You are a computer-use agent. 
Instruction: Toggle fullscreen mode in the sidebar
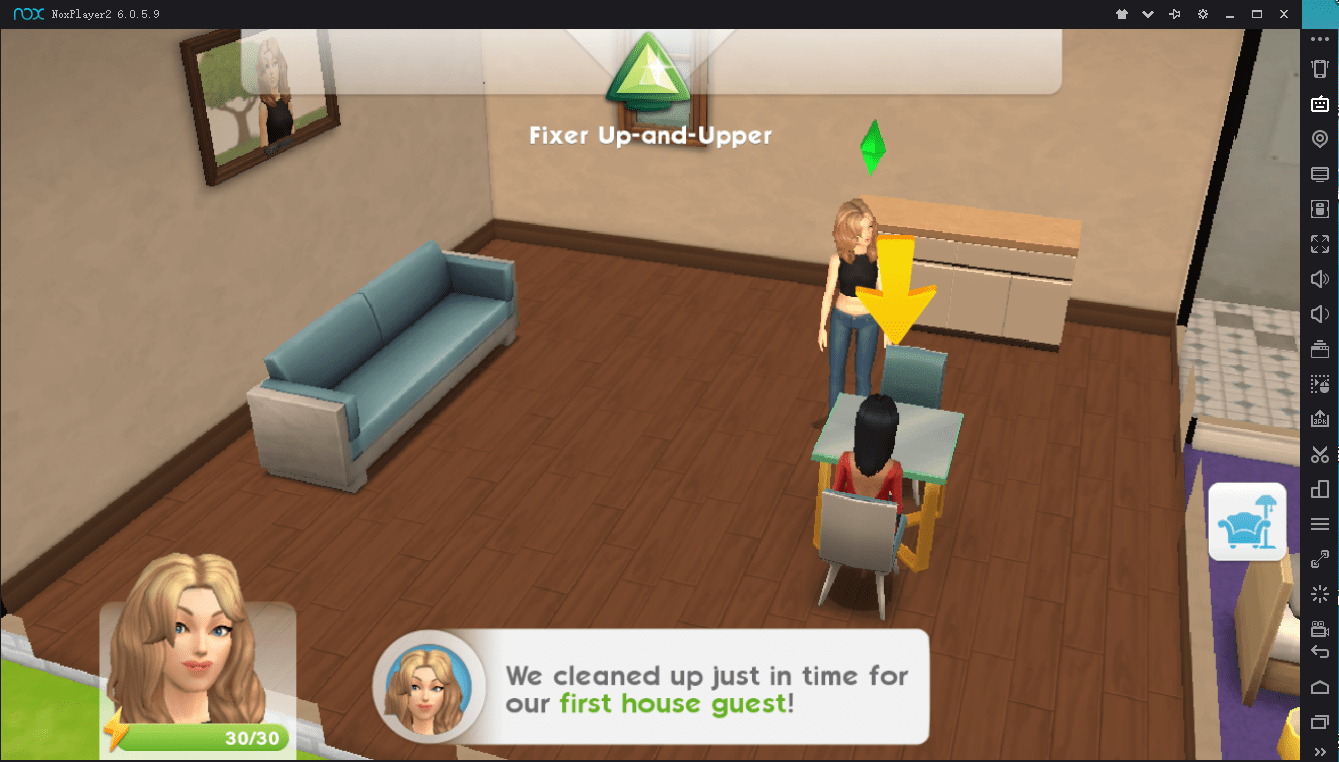1320,243
